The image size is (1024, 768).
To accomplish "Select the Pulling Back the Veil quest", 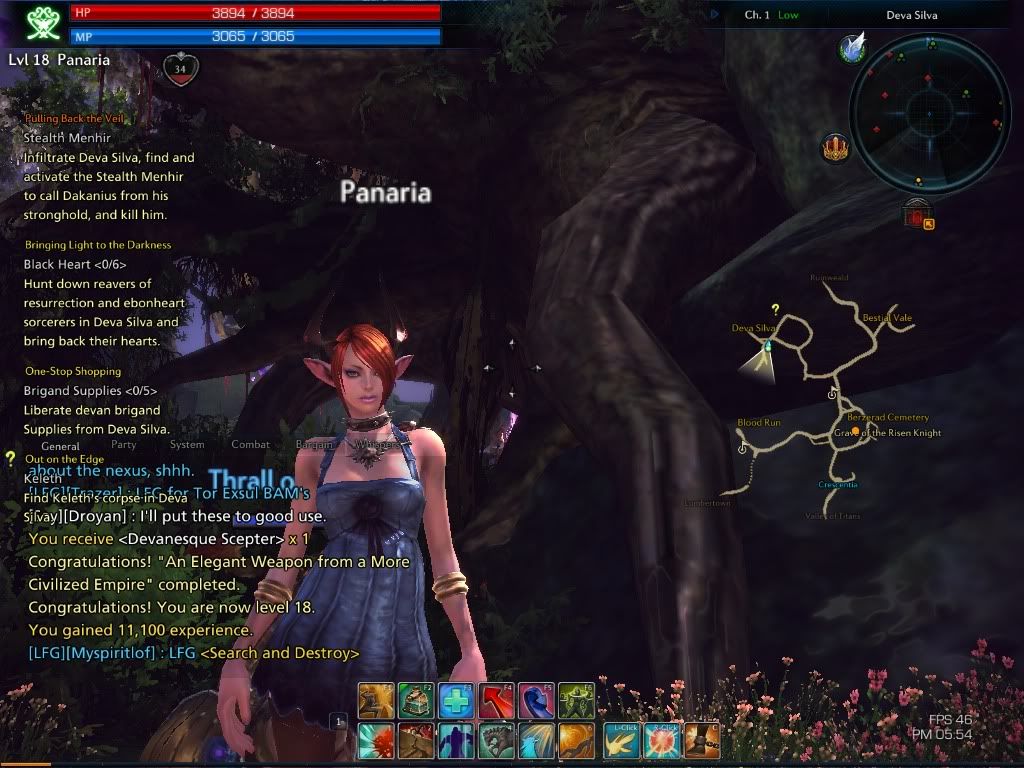I will tap(75, 118).
